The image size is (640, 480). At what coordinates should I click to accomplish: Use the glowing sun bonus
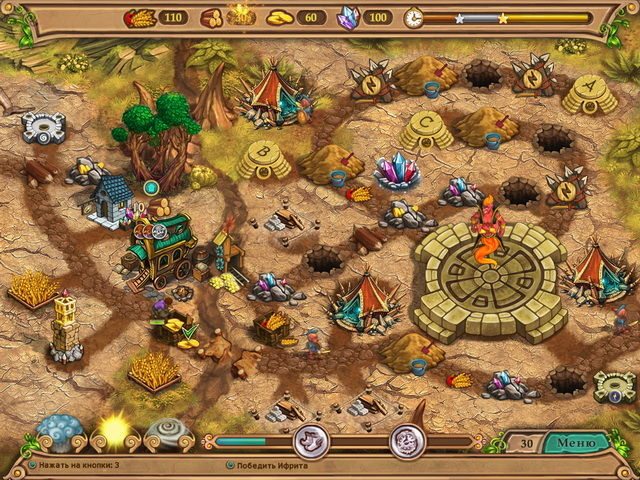click(113, 432)
